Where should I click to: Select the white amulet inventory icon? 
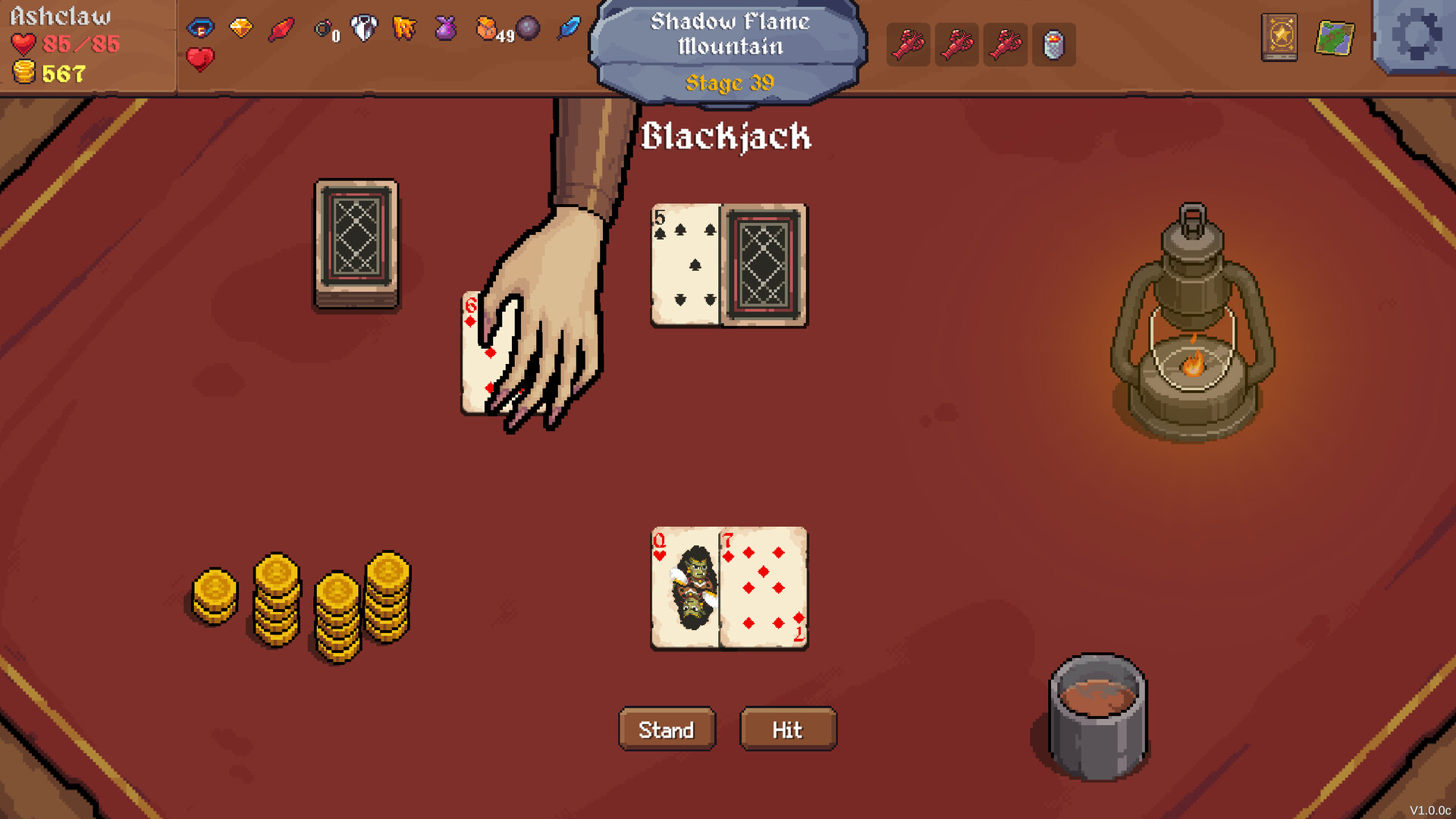click(x=363, y=27)
